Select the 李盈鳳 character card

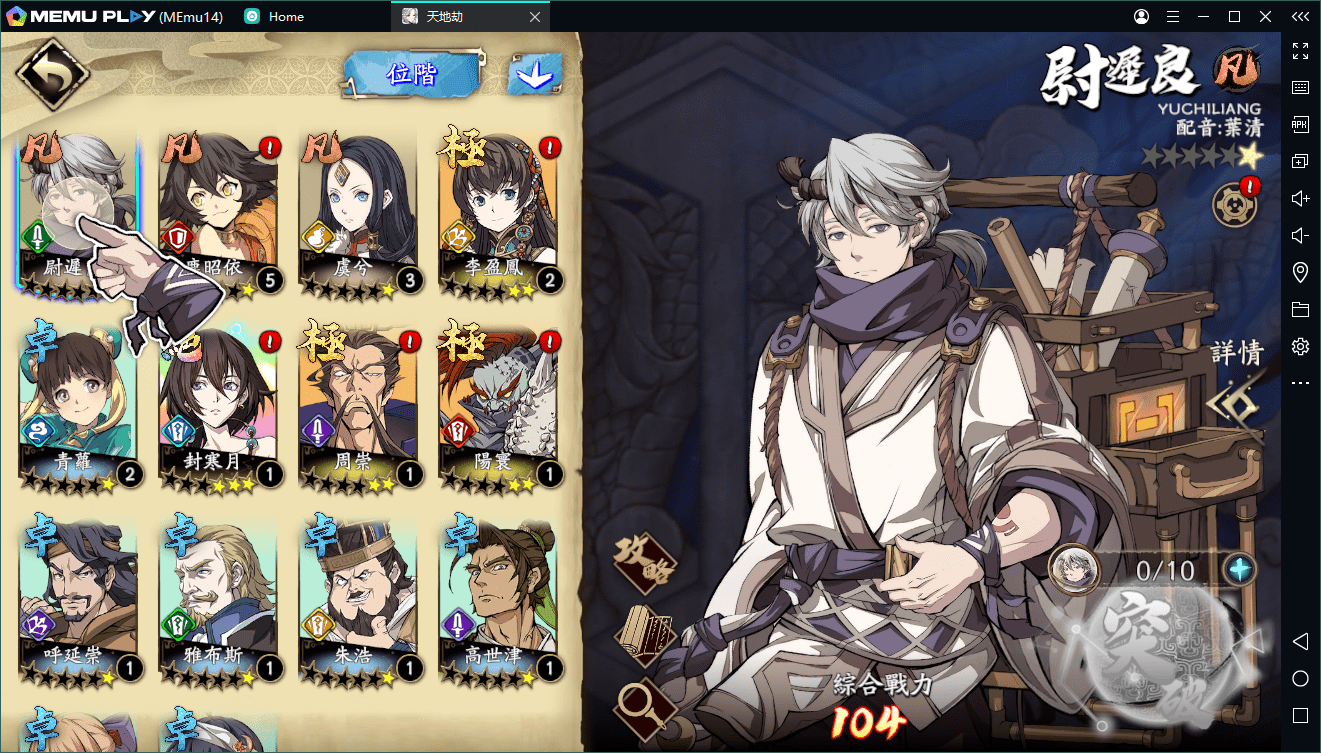tap(497, 214)
